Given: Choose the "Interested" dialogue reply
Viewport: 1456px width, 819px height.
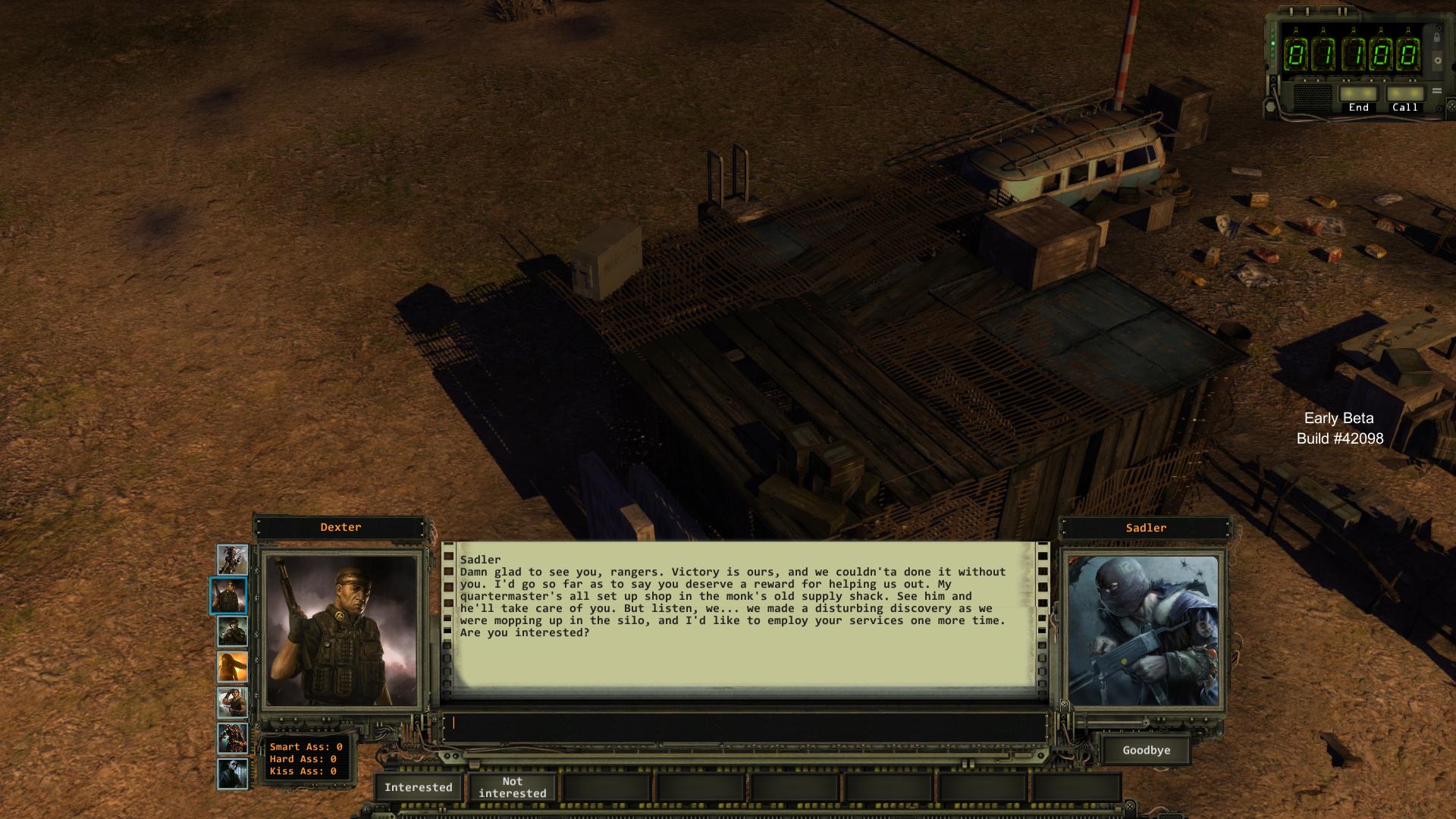Looking at the screenshot, I should [418, 787].
